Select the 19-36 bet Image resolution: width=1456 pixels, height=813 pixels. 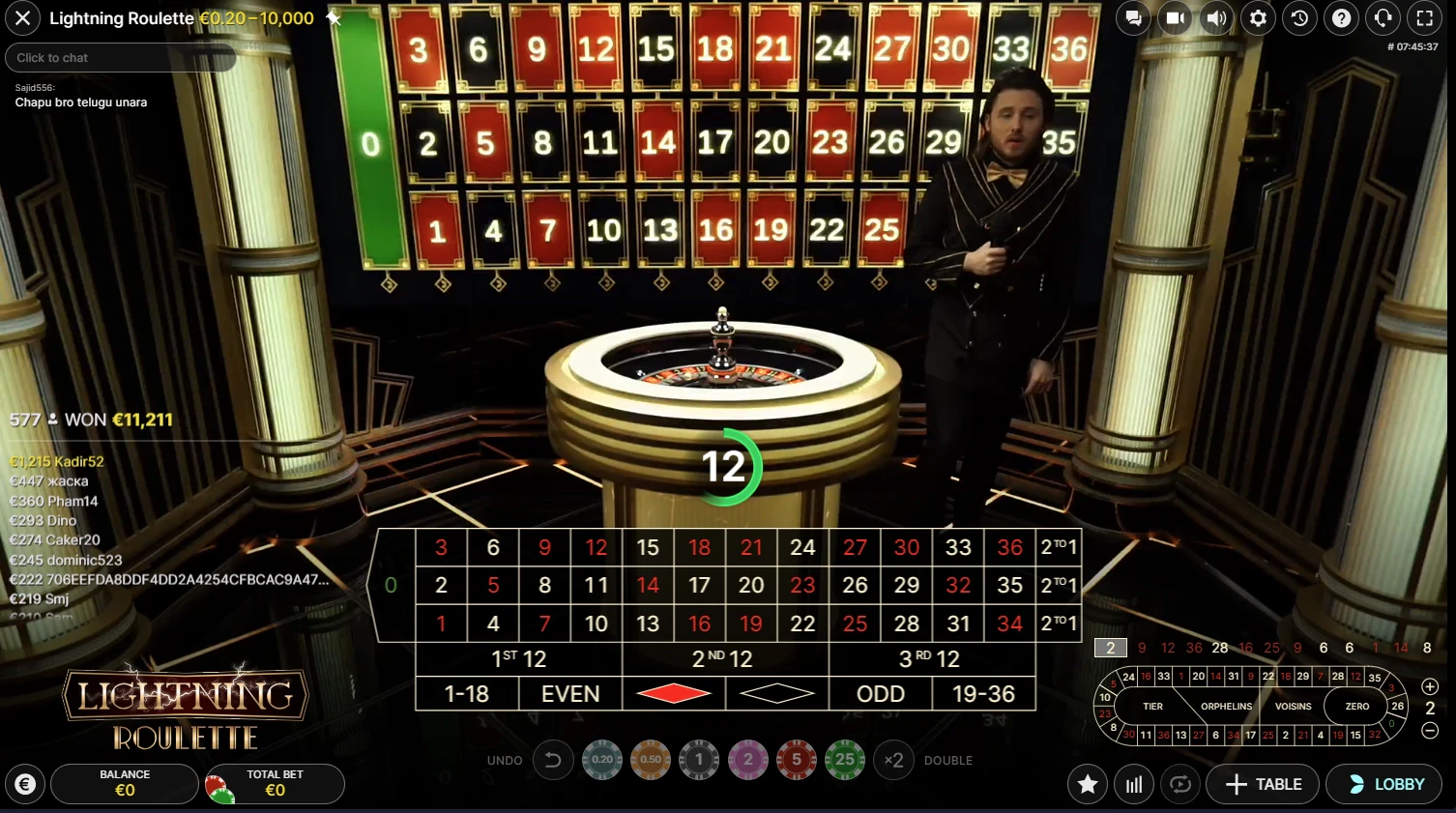(983, 694)
